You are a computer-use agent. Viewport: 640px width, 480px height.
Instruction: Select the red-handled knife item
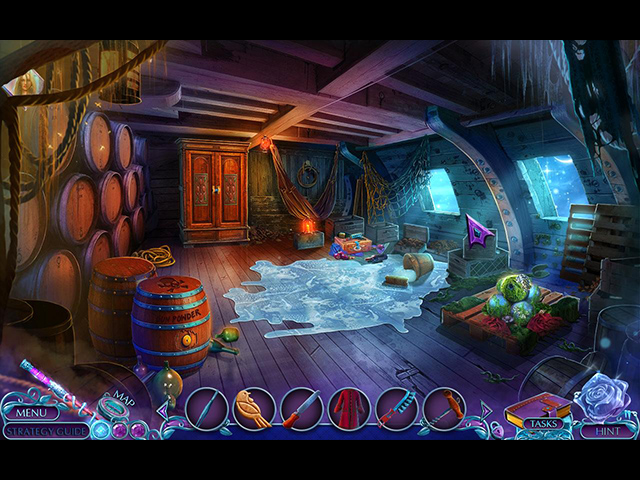pyautogui.click(x=301, y=408)
